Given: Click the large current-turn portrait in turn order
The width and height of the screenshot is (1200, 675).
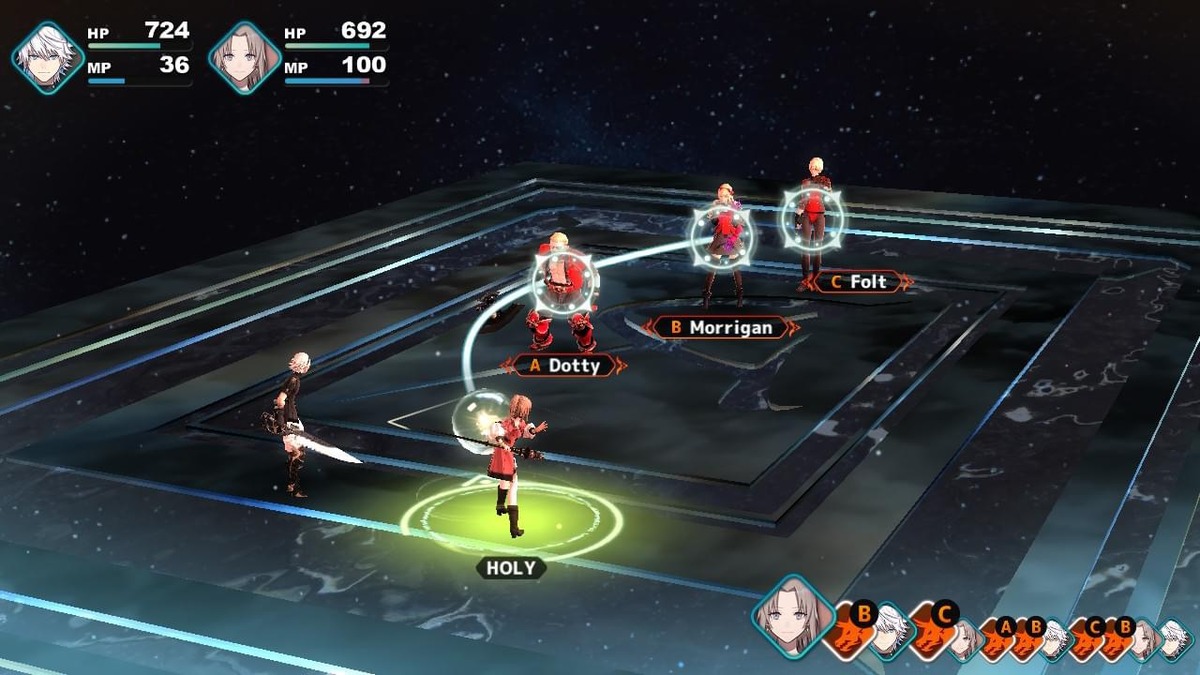Looking at the screenshot, I should (793, 615).
